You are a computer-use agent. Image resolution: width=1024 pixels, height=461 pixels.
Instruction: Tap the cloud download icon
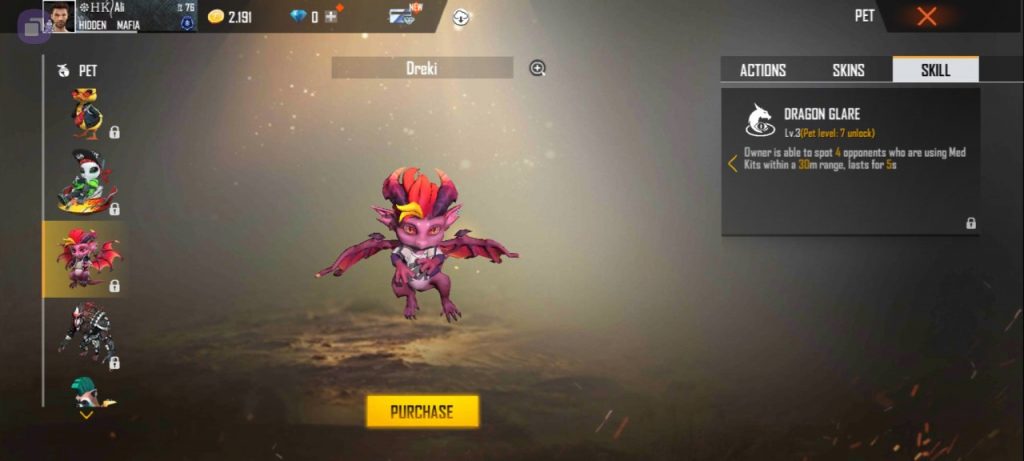point(461,17)
